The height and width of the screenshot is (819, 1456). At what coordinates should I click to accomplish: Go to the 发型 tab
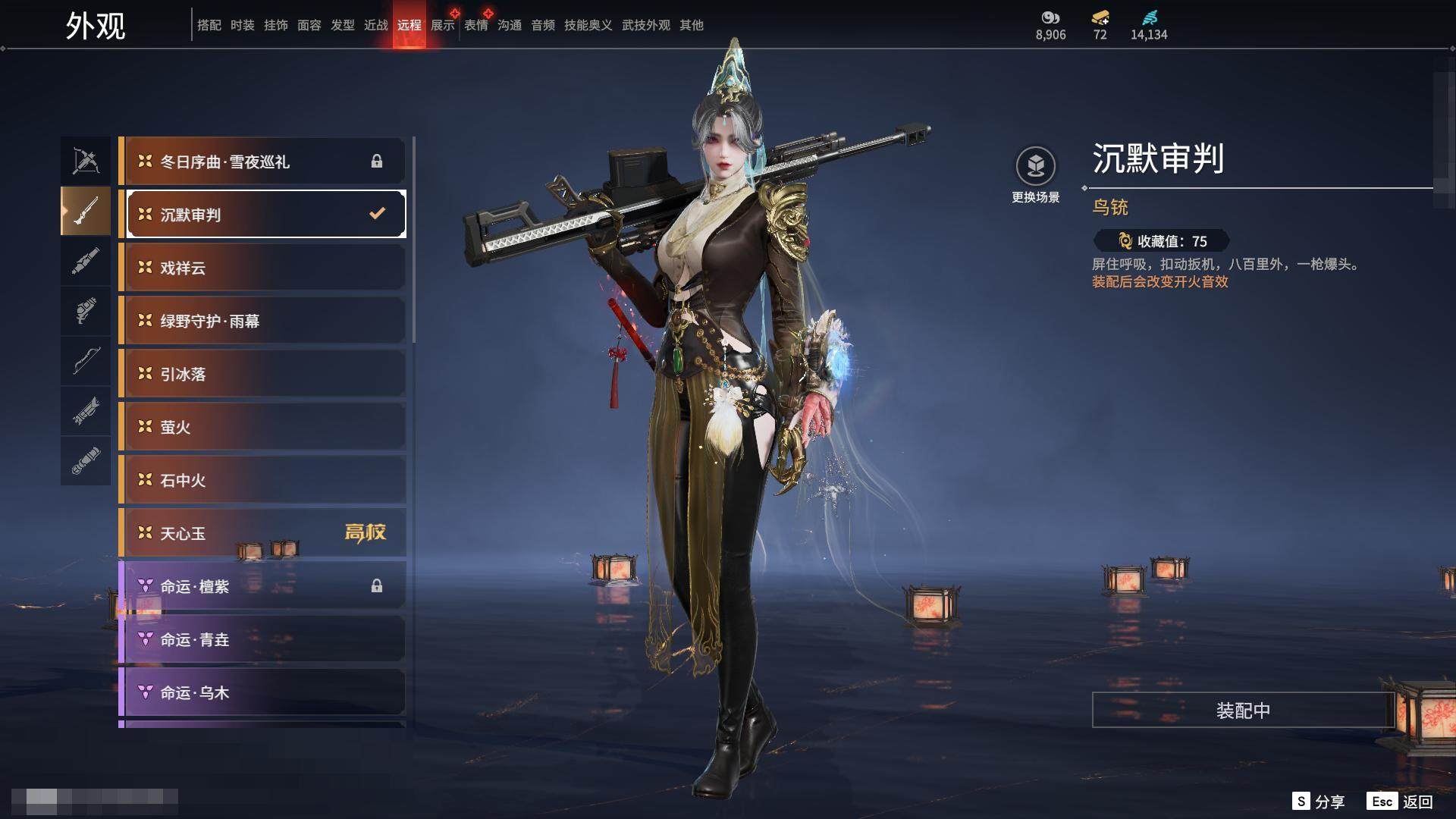(x=342, y=25)
